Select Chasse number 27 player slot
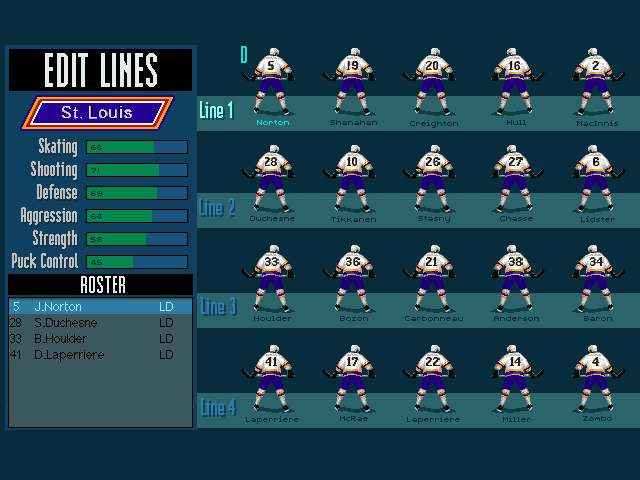This screenshot has width=640, height=480. pos(514,181)
